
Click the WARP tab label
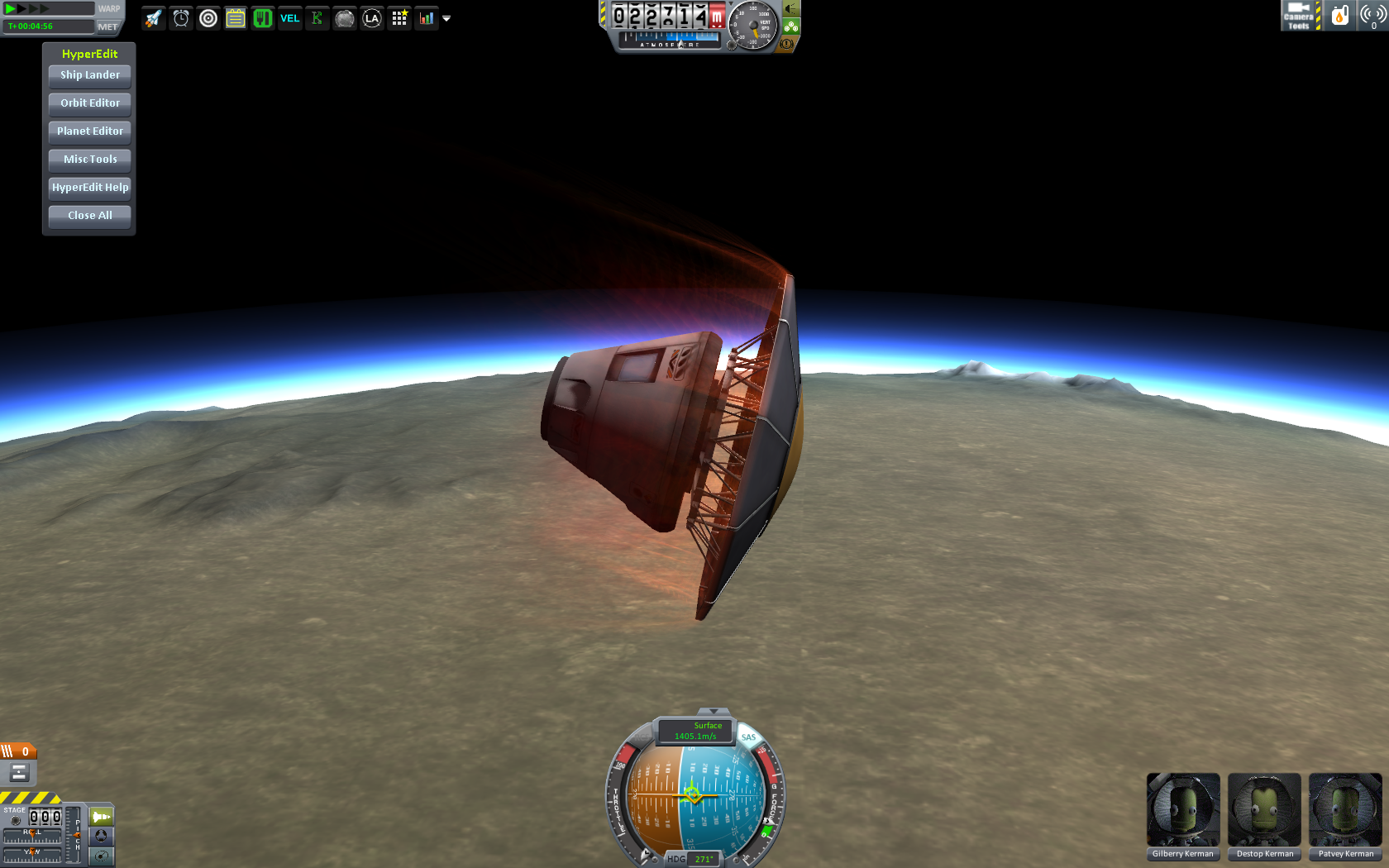[x=108, y=8]
